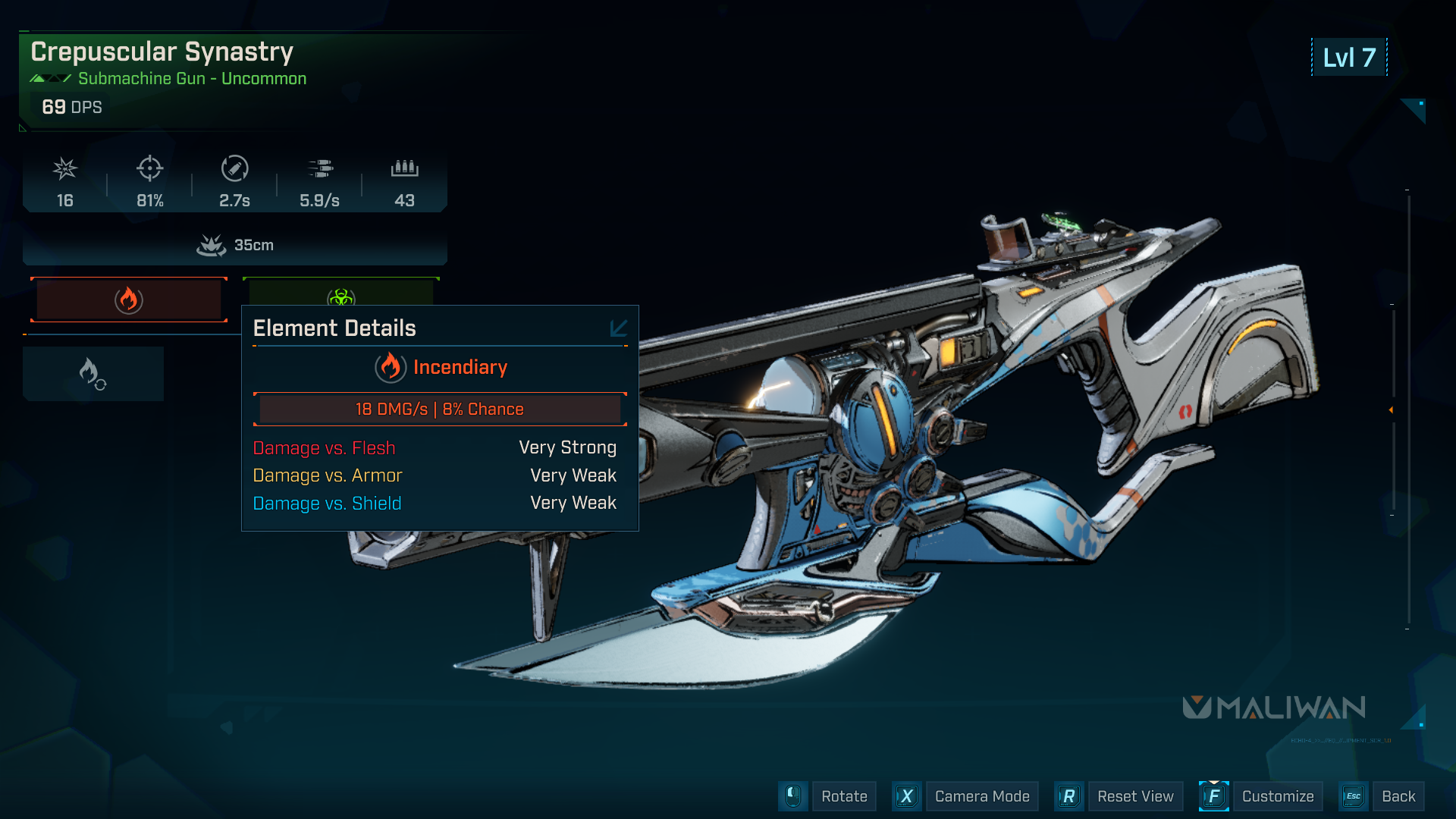Open the Customize option
The width and height of the screenshot is (1456, 819).
[1277, 796]
